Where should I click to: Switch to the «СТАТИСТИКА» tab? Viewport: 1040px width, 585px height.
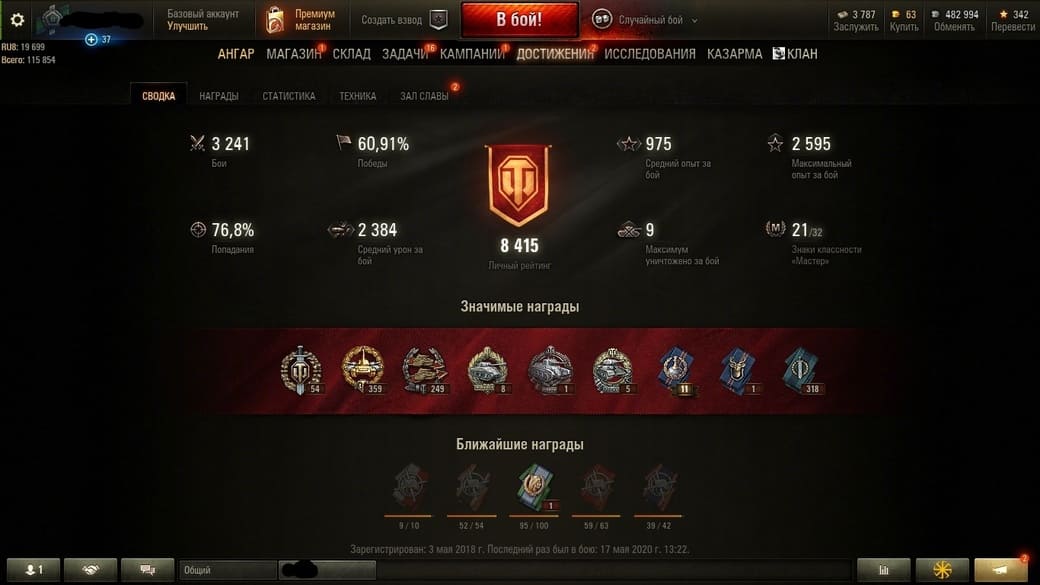[x=289, y=96]
